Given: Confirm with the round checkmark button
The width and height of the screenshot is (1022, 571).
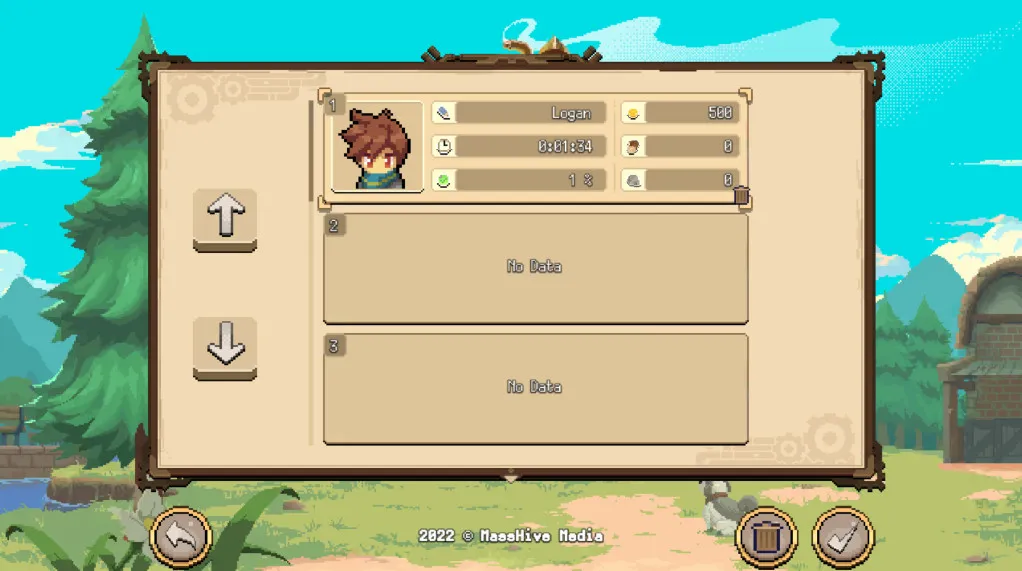Looking at the screenshot, I should click(x=843, y=538).
